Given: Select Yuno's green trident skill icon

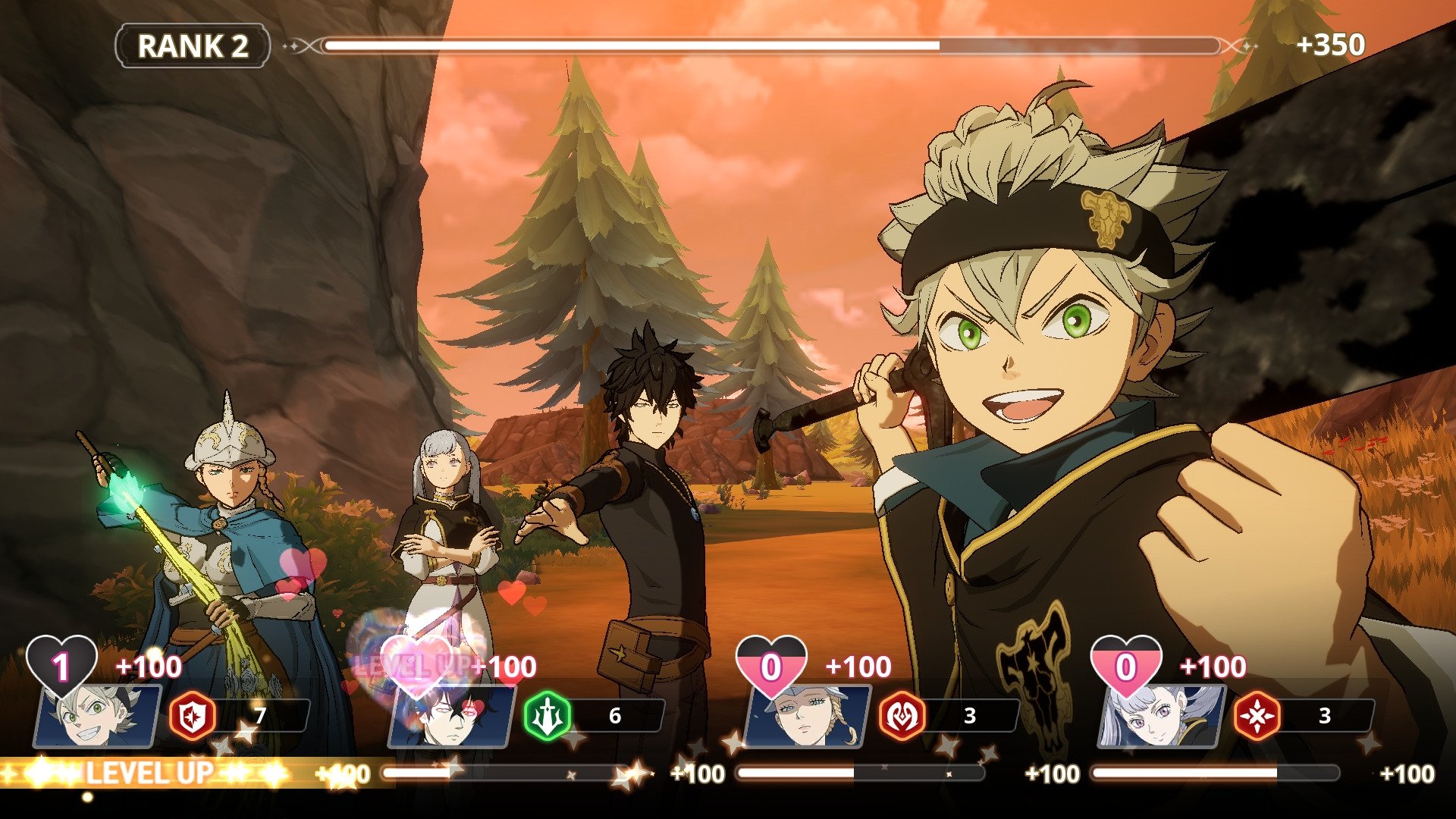Looking at the screenshot, I should 549,715.
